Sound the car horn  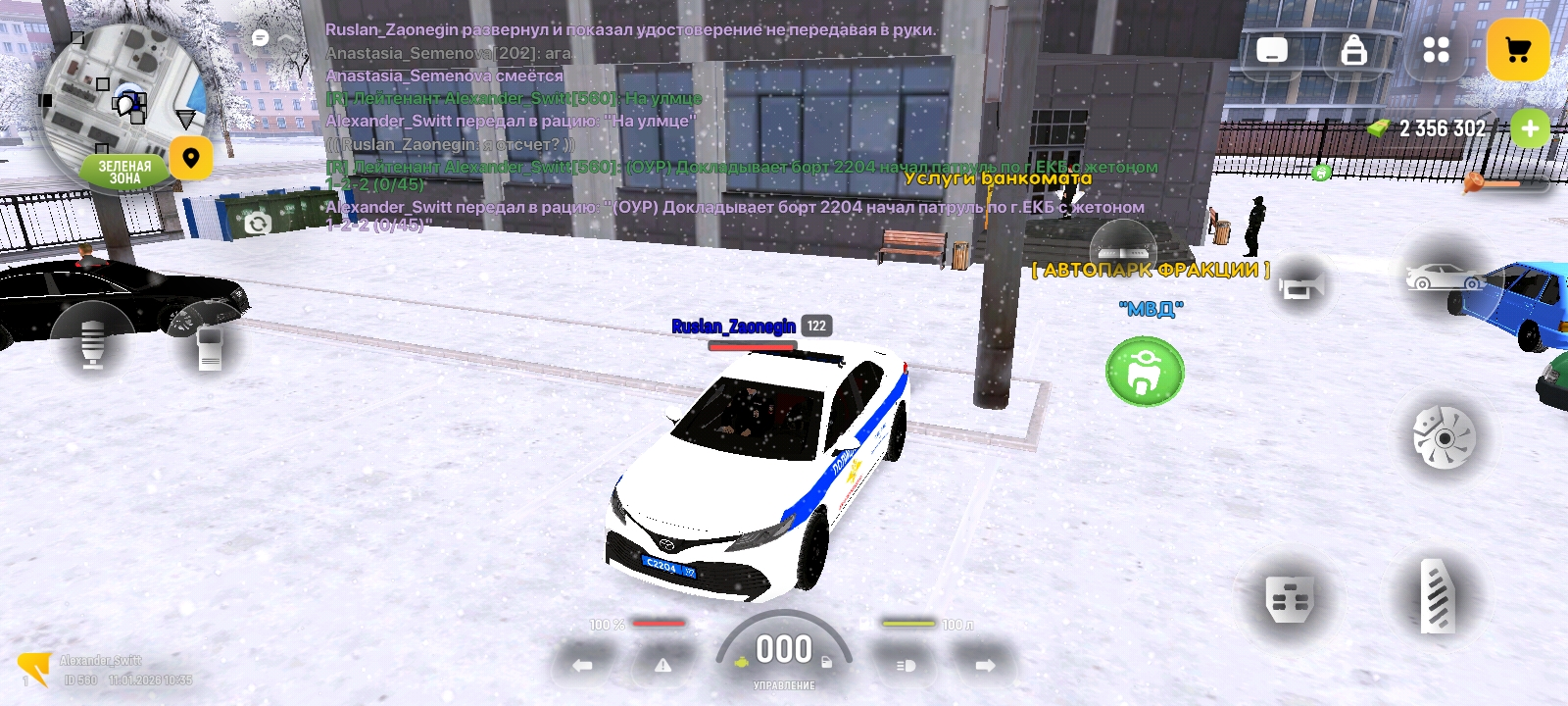click(x=1300, y=286)
